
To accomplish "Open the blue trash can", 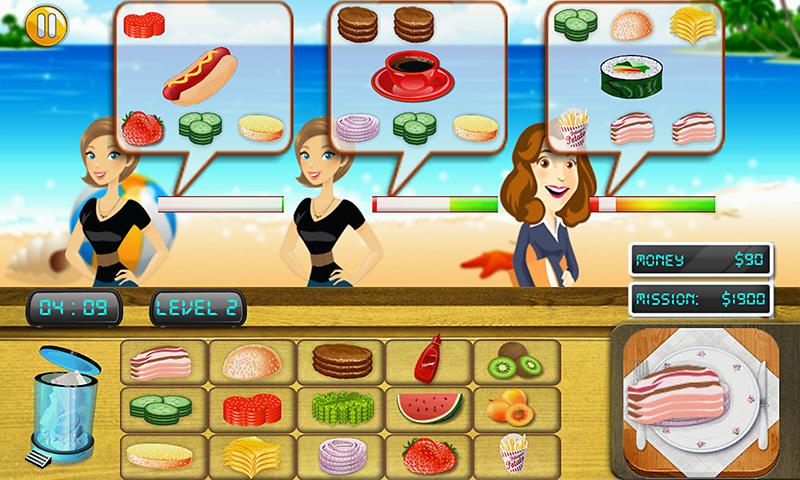I will 69,403.
